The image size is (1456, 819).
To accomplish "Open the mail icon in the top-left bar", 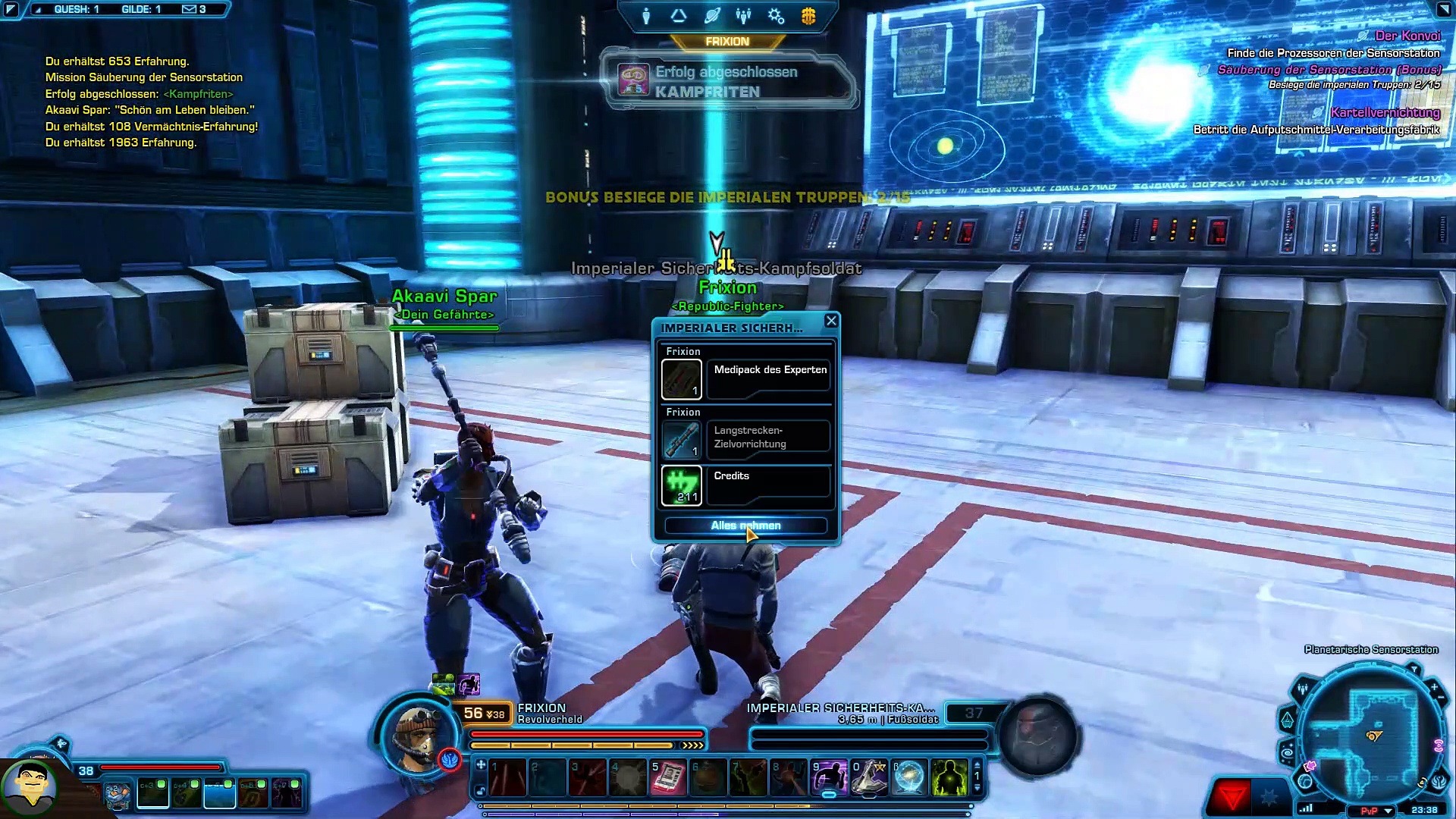I will coord(189,9).
